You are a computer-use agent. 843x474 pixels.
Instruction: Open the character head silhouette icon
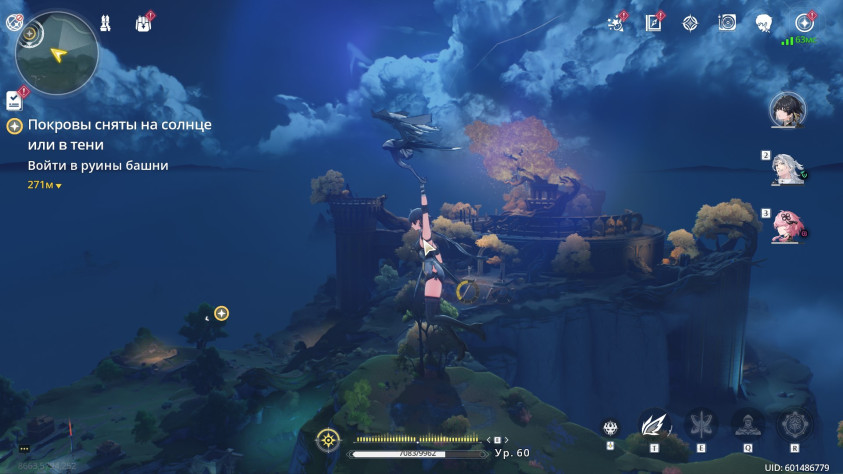[763, 22]
